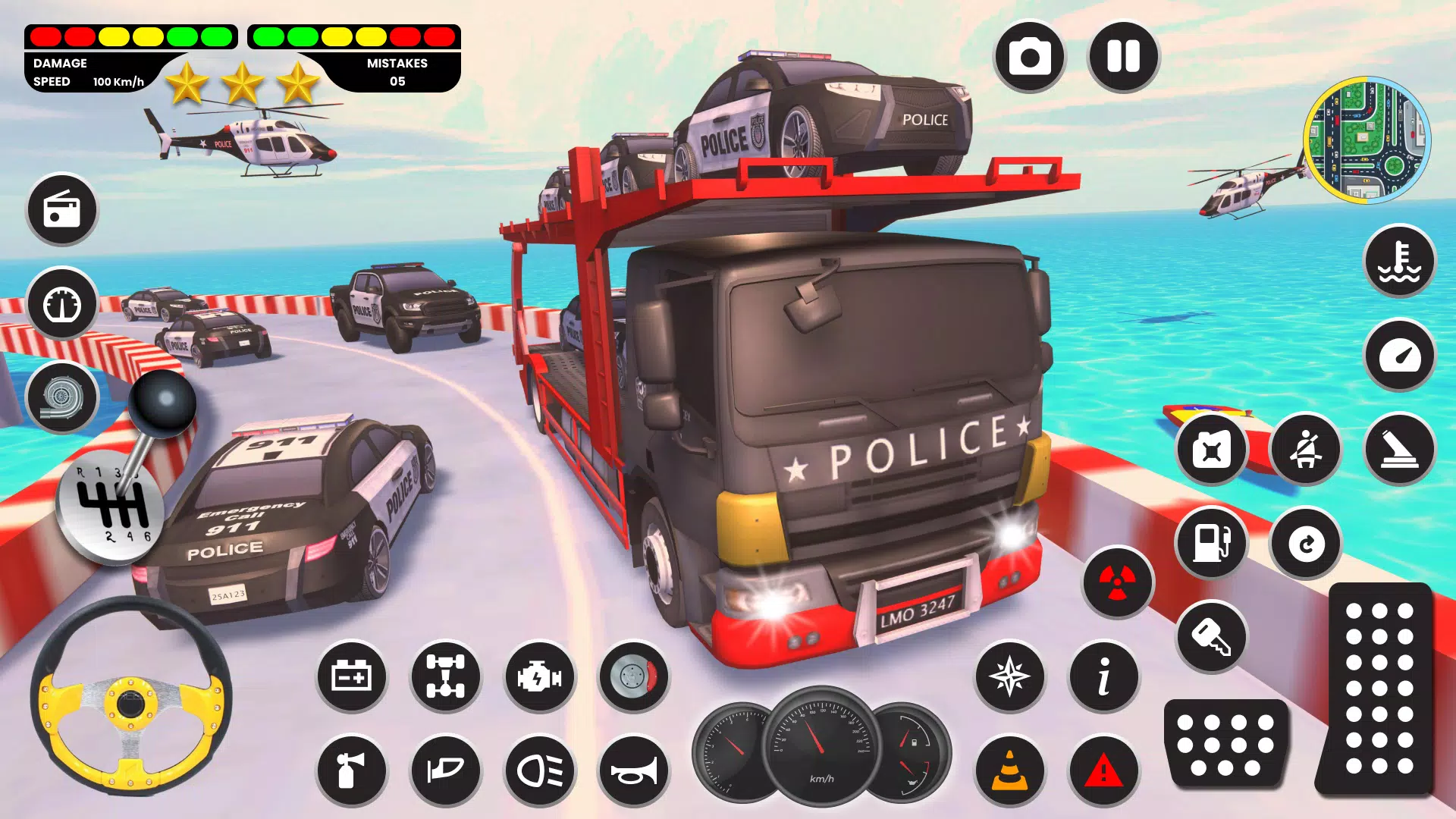Screen dimensions: 1456x819
Task: Open the fuel pump refuel icon
Action: click(x=1211, y=543)
